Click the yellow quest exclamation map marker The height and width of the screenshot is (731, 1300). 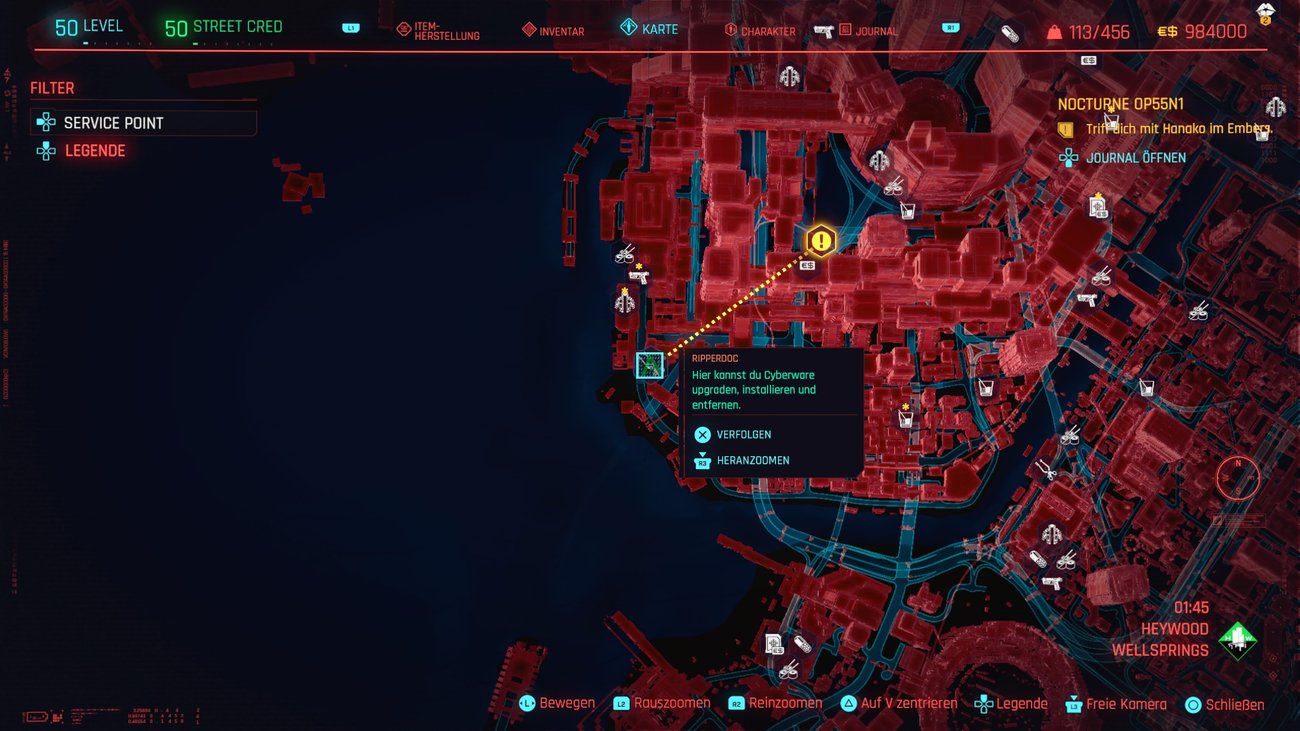[821, 240]
